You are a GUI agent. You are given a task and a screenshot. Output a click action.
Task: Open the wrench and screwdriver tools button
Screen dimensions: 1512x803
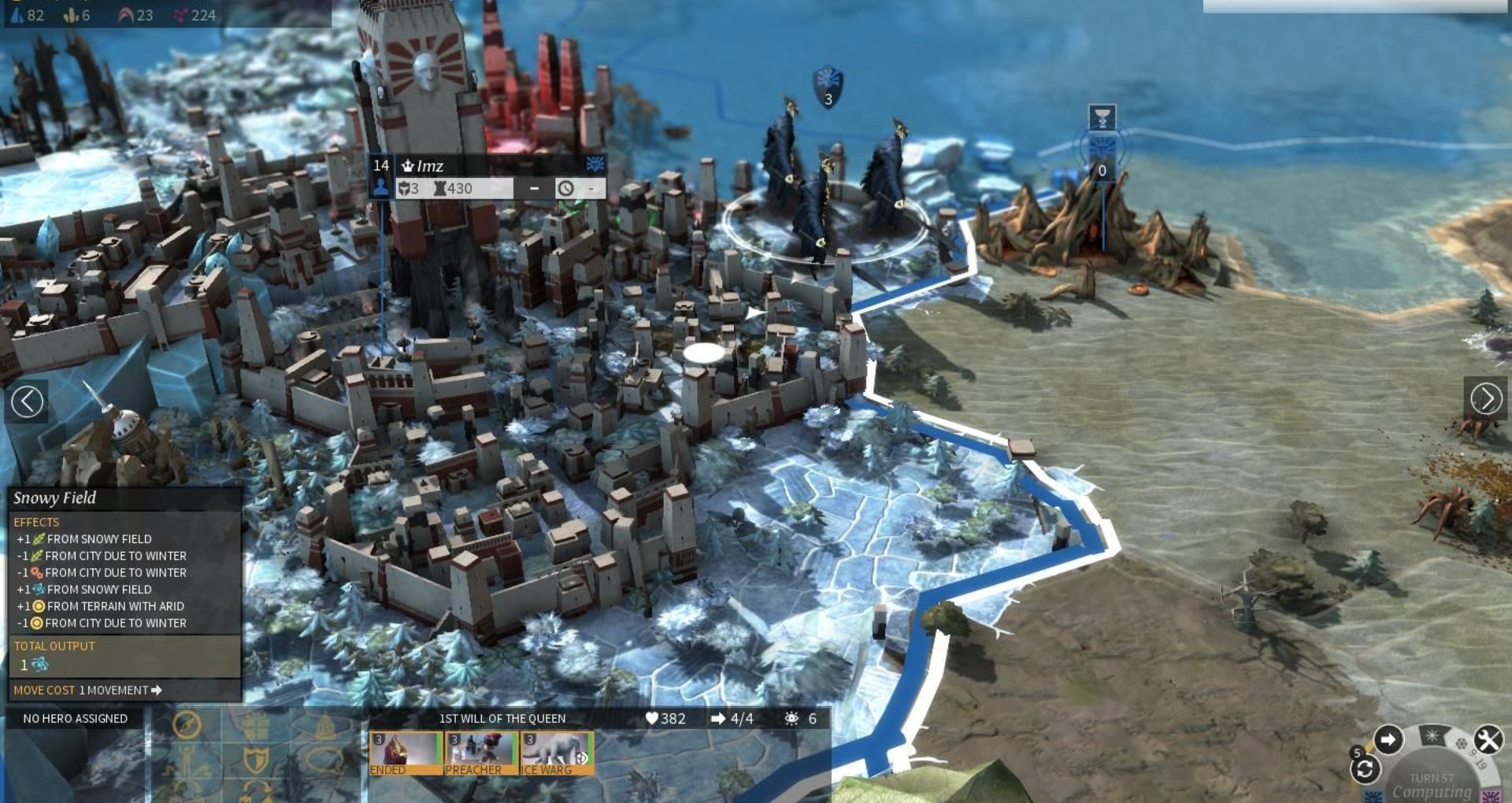(1488, 740)
